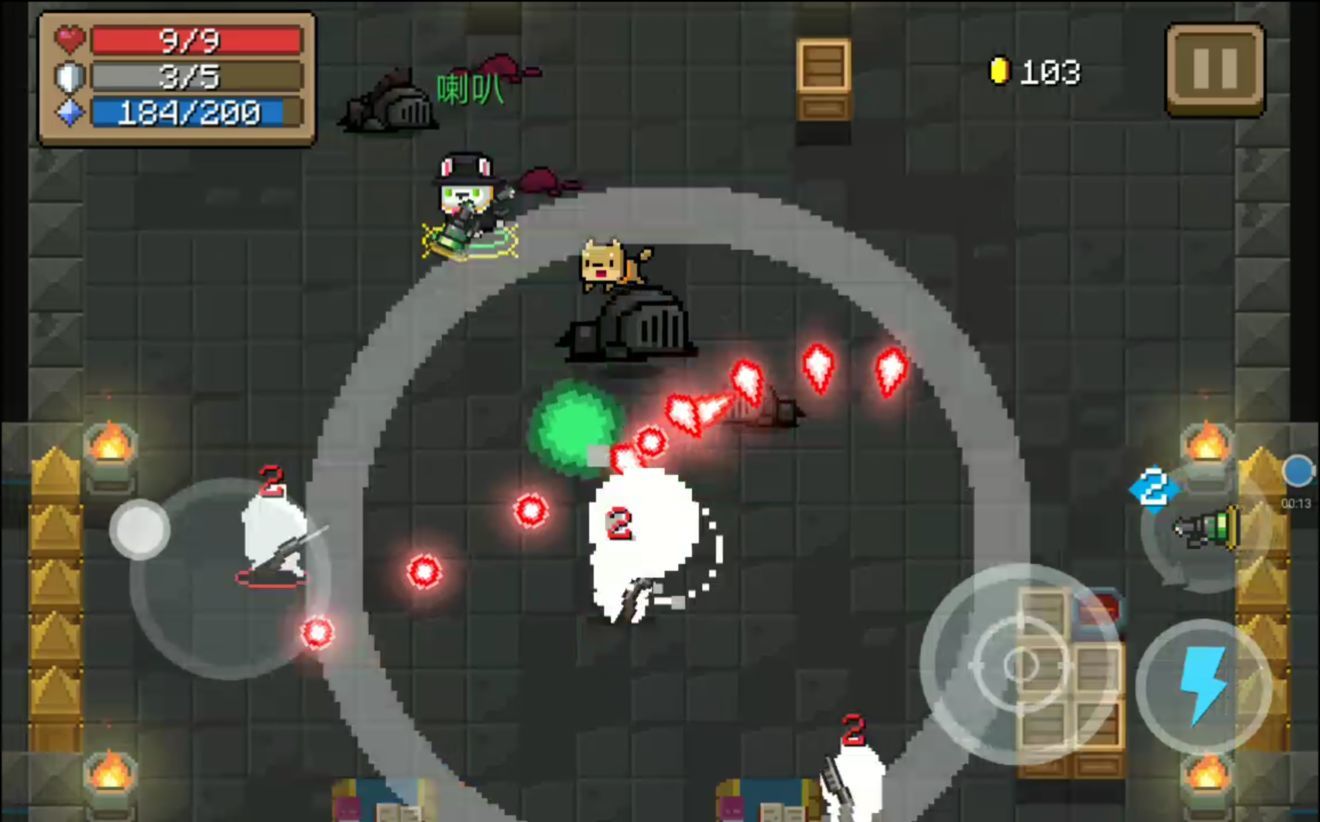1320x822 pixels.
Task: Pause the game with the pause button
Action: pyautogui.click(x=1215, y=69)
